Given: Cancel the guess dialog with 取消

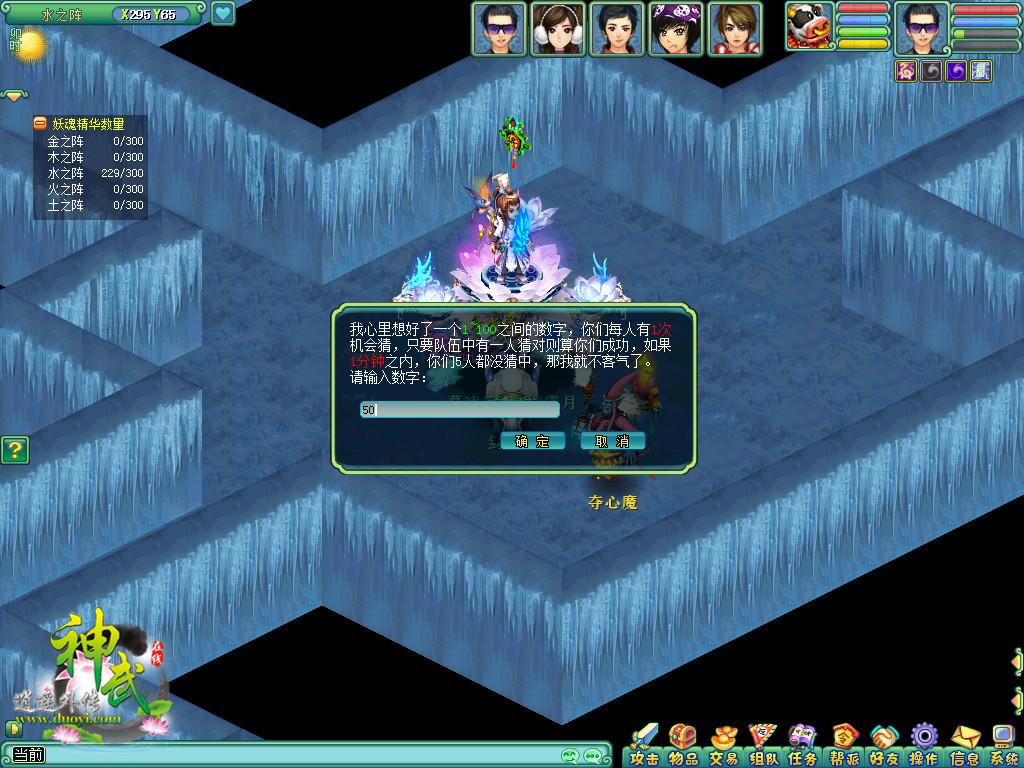Looking at the screenshot, I should tap(612, 441).
